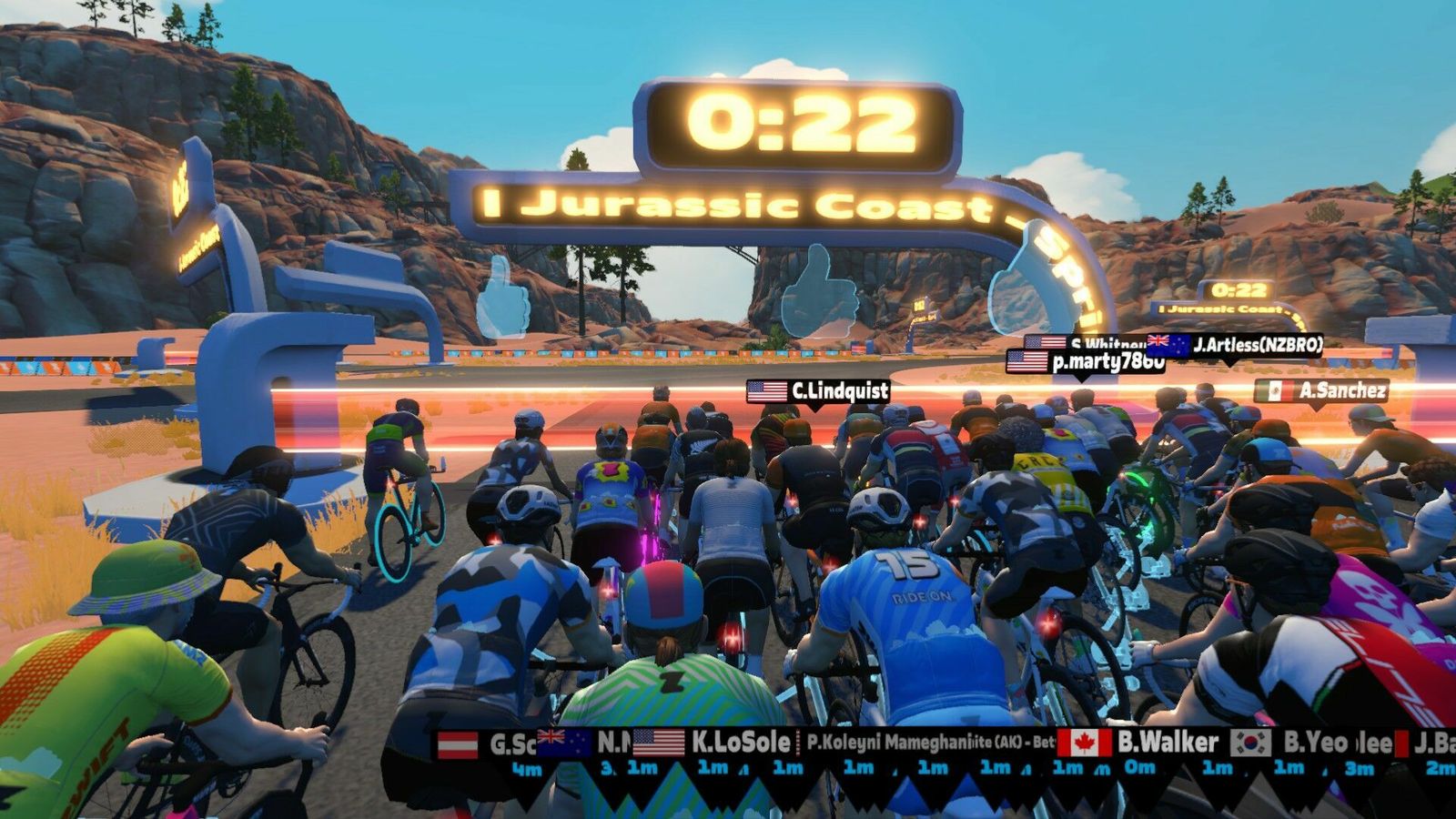1456x819 pixels.
Task: Select the A.Sanchez rider name tag
Action: 1321,391
